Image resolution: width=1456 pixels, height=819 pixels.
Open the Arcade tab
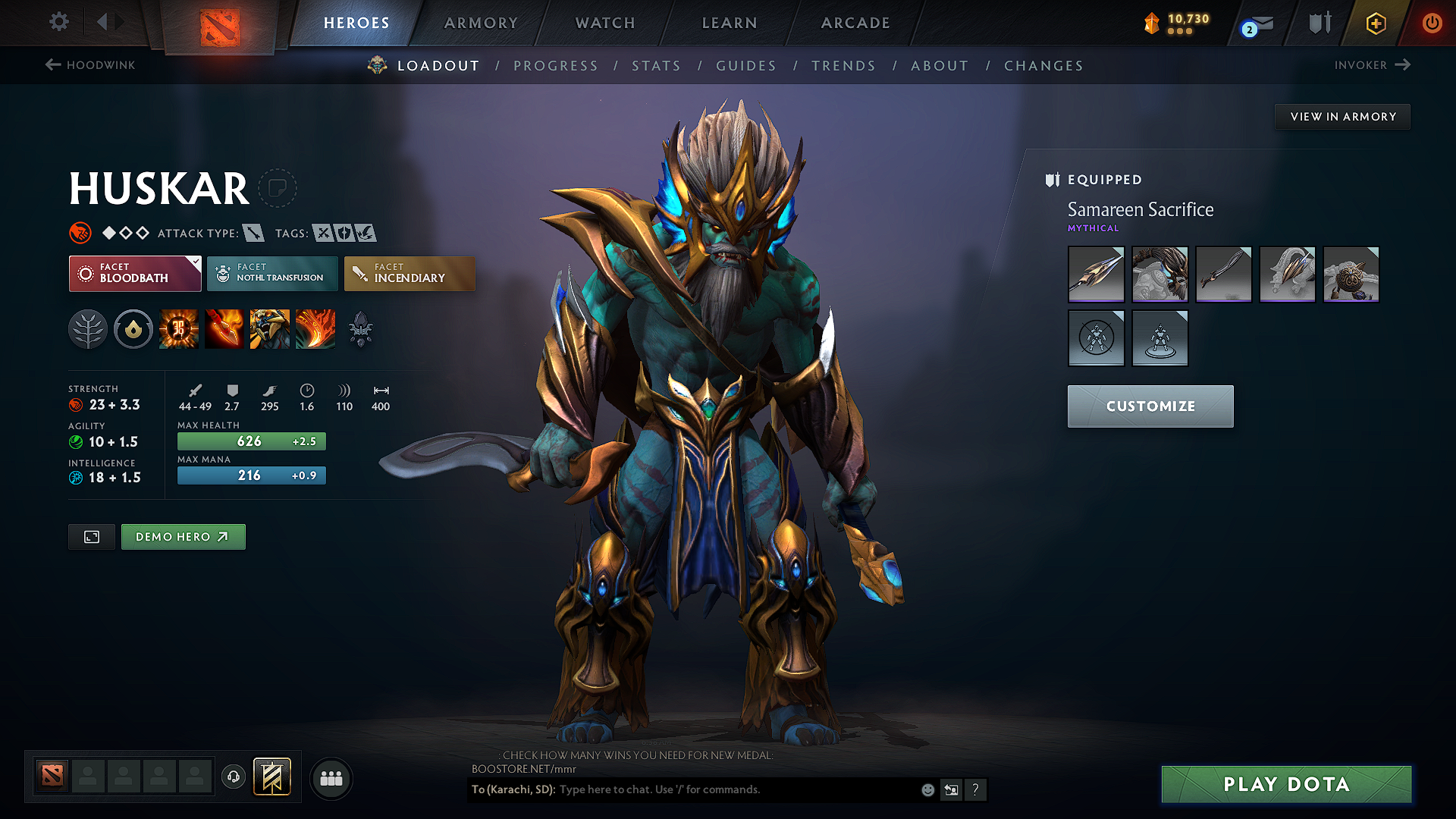[x=855, y=23]
